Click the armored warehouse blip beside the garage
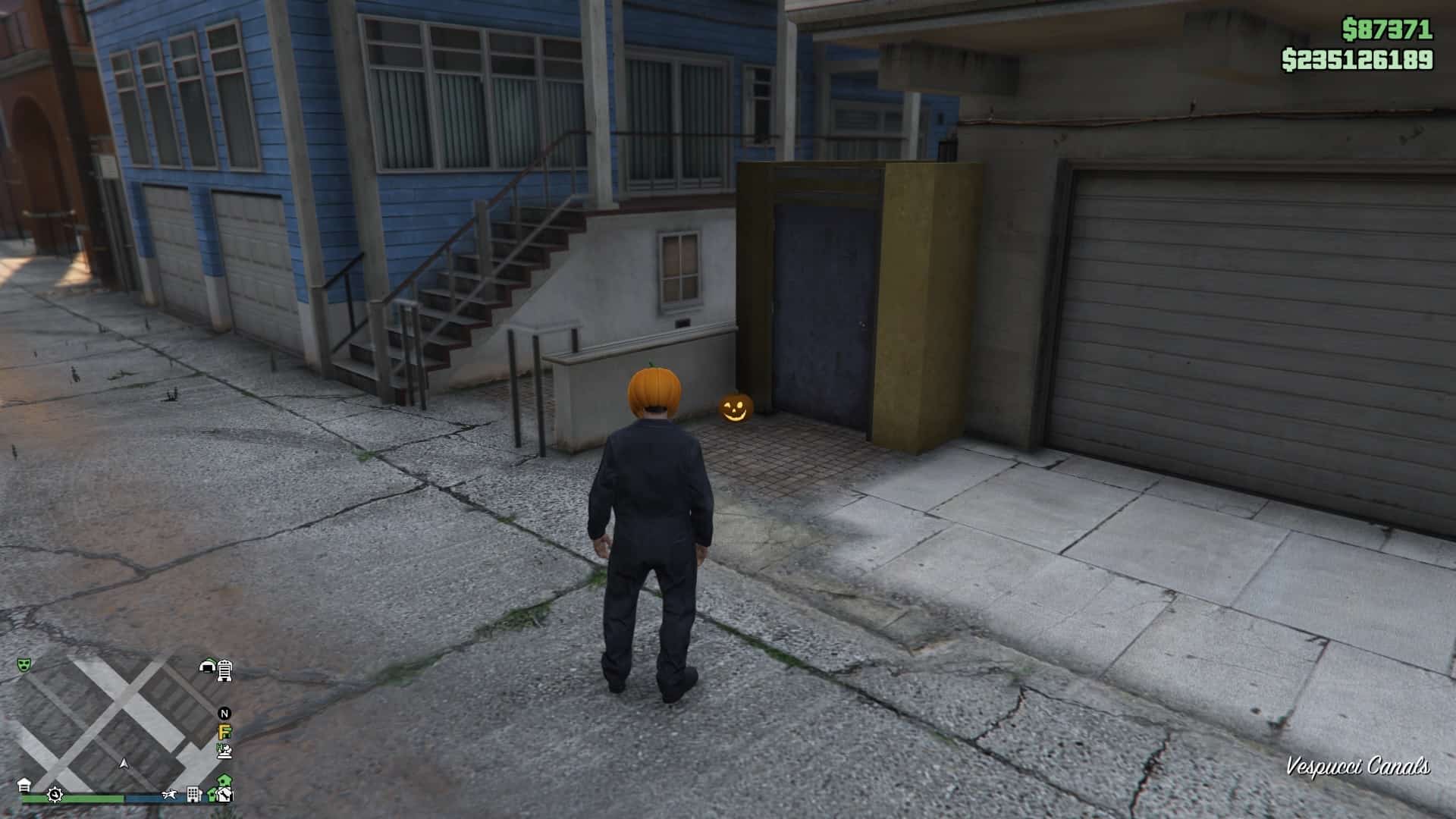Image resolution: width=1456 pixels, height=819 pixels. [224, 670]
